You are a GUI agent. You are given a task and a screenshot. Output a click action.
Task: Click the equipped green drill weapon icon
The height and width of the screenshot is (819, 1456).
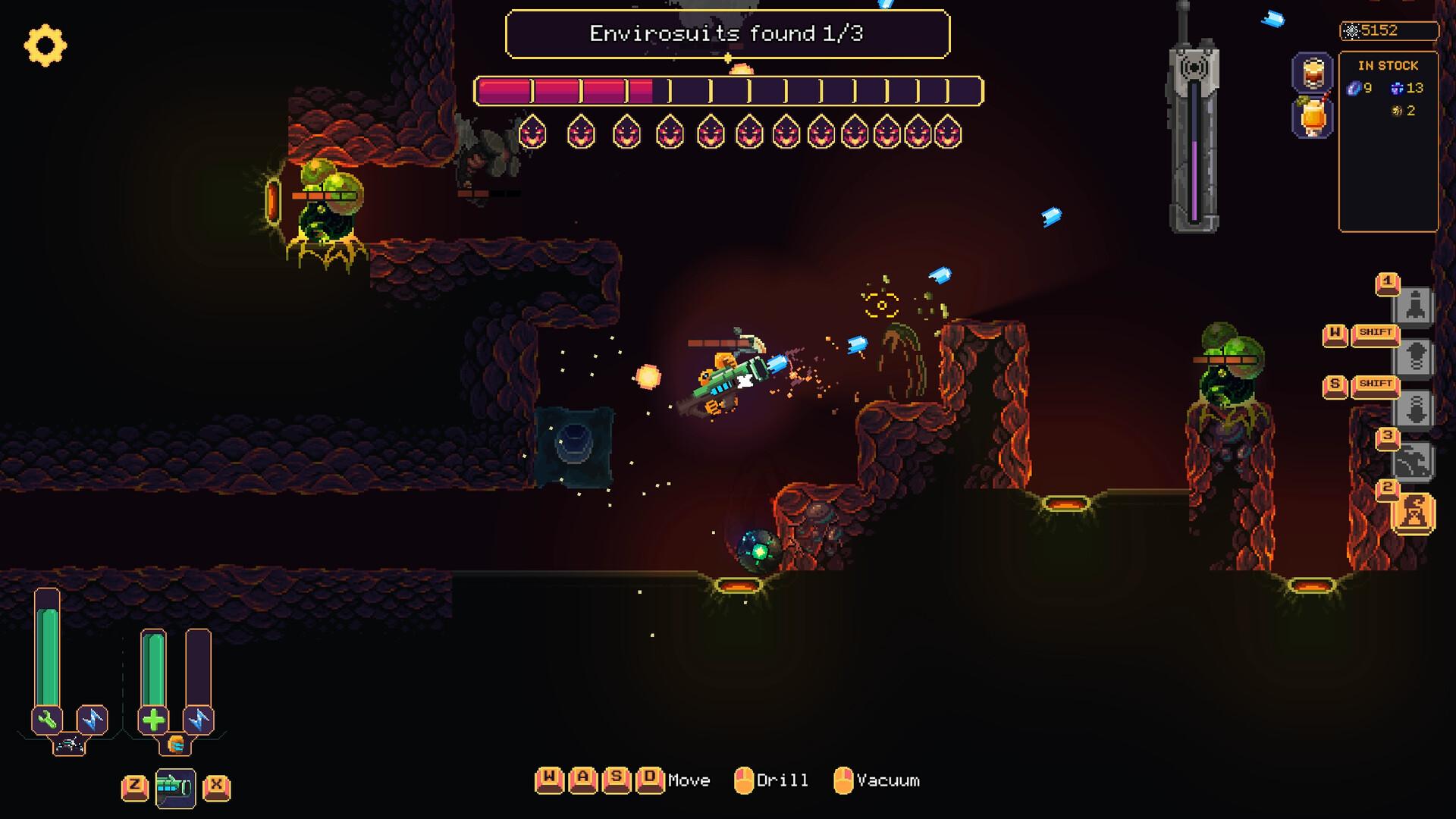pyautogui.click(x=174, y=786)
